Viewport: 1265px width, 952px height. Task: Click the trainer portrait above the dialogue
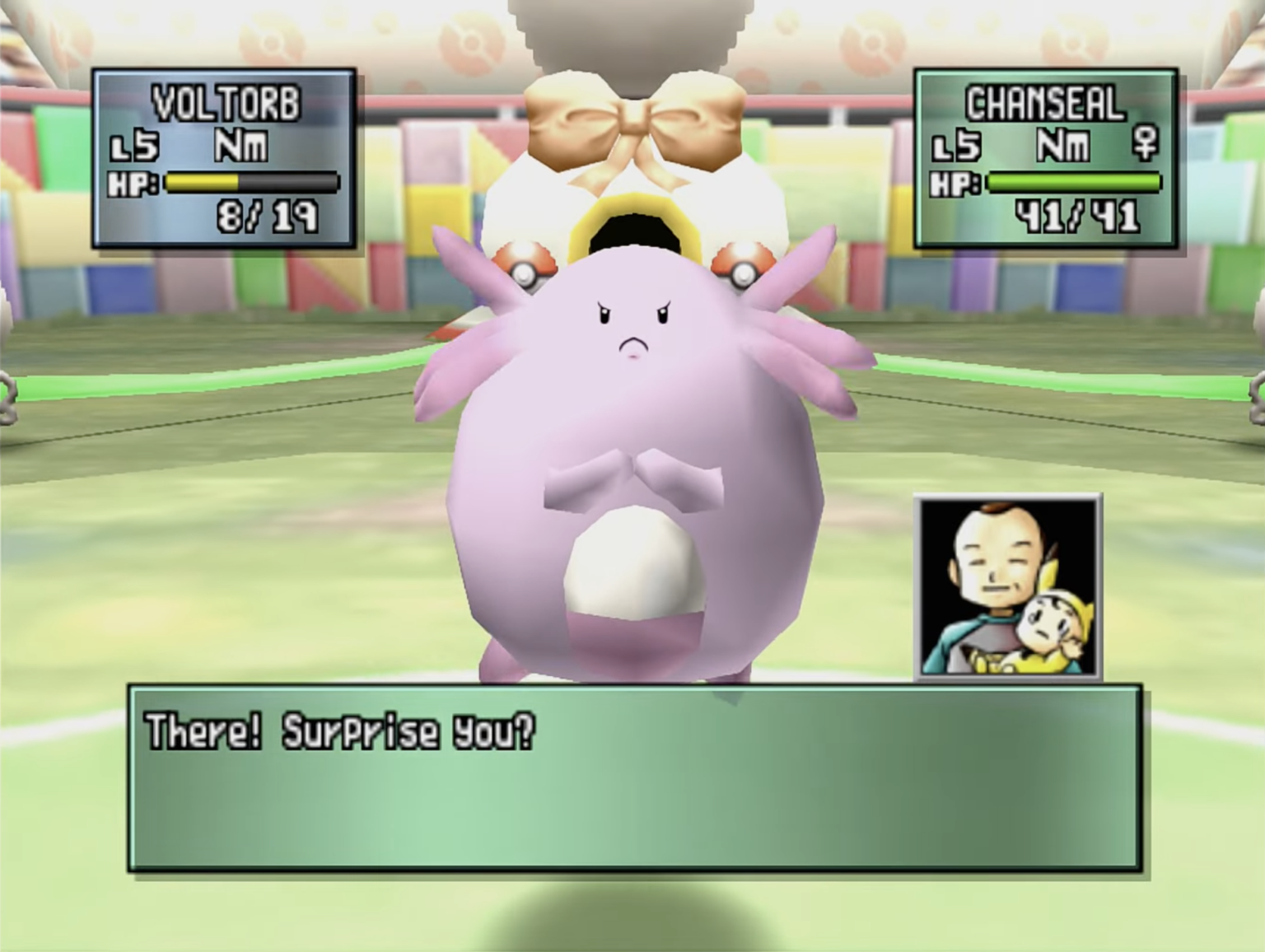(x=1007, y=587)
